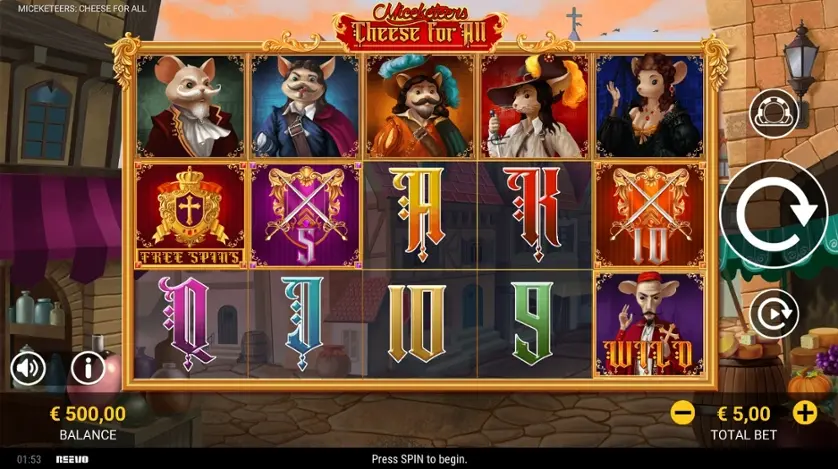
Task: Decrease total bet with the minus button
Action: click(x=683, y=412)
